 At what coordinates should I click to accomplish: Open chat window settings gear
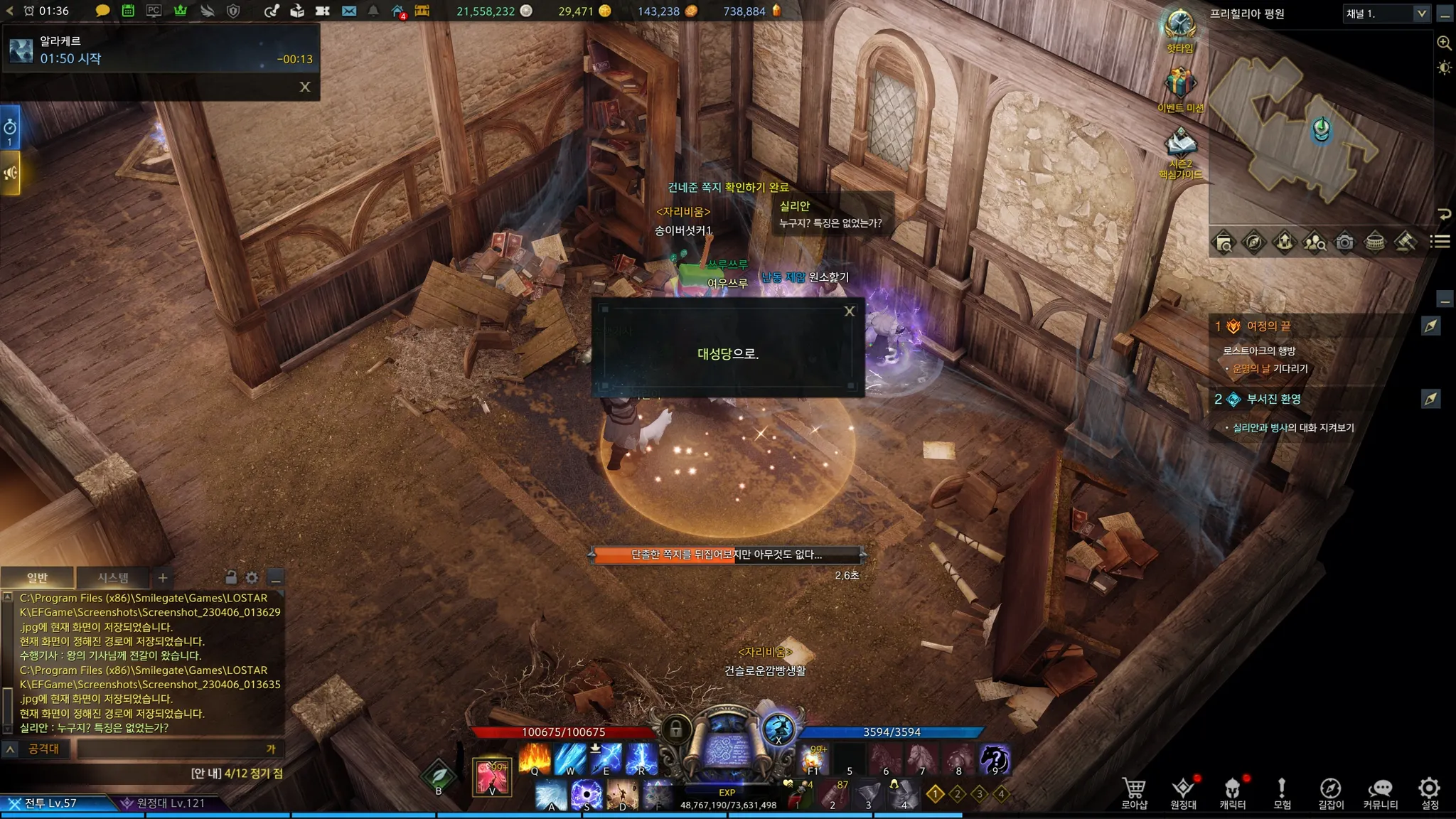(252, 577)
